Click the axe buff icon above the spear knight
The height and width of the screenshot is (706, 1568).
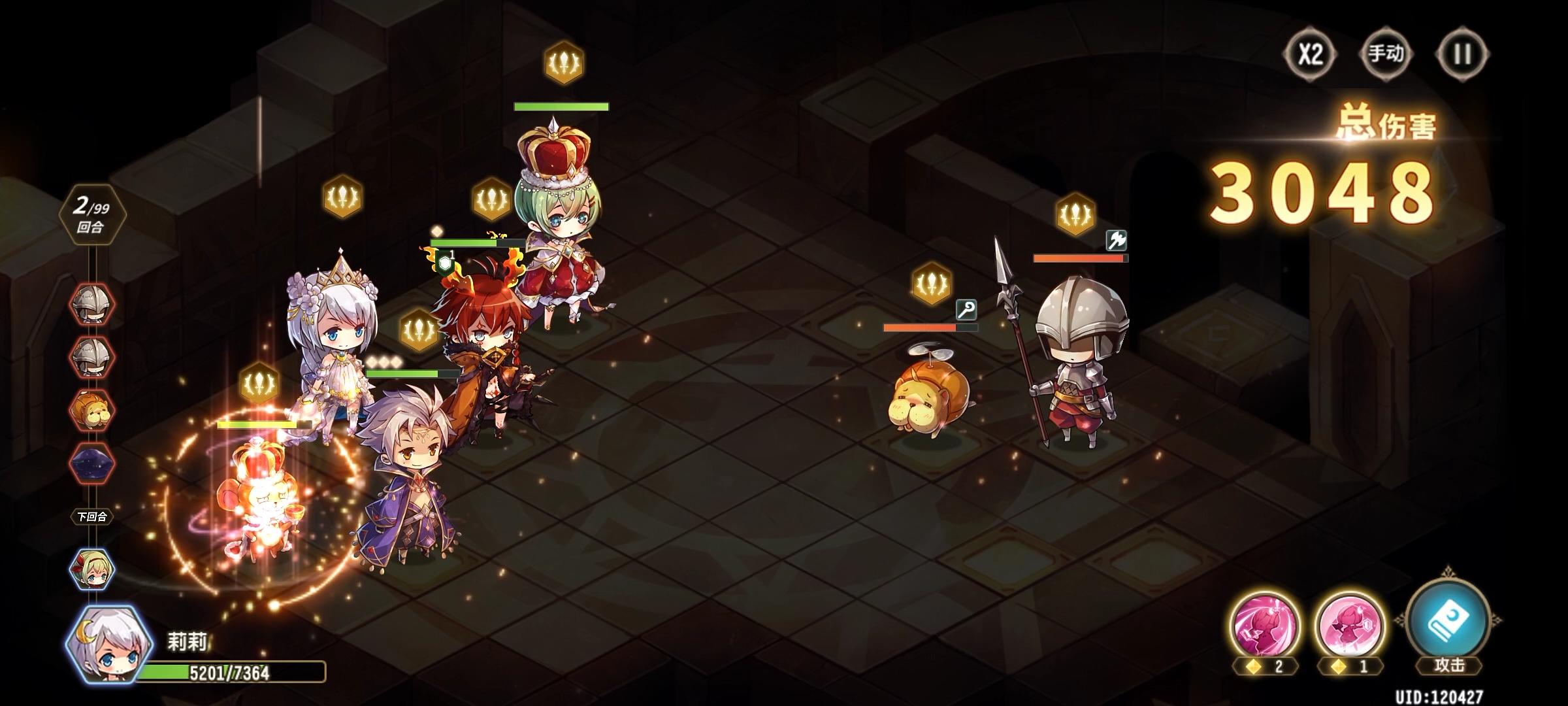(1117, 241)
